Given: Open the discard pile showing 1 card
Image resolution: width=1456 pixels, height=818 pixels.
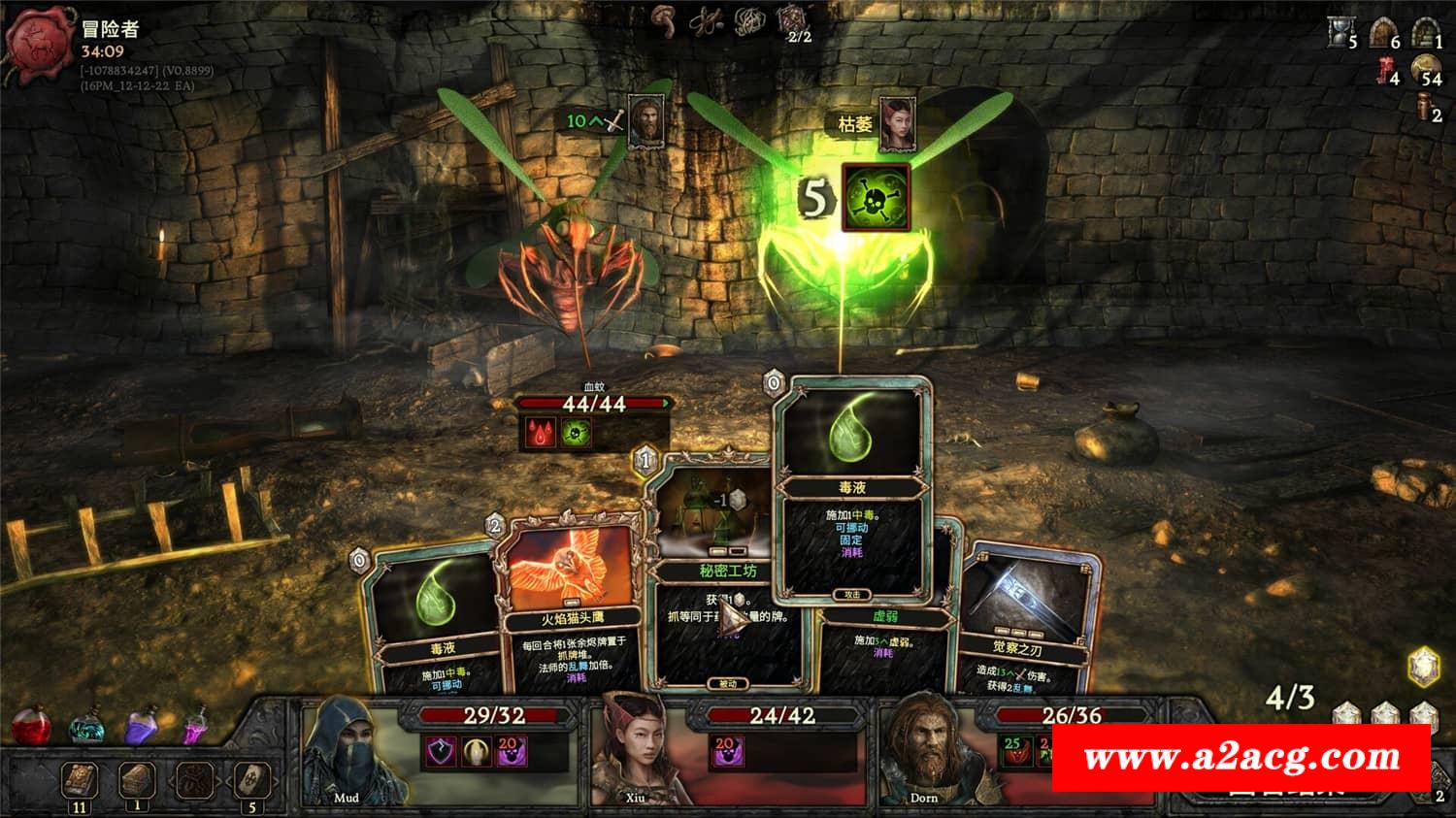Looking at the screenshot, I should coord(137,779).
